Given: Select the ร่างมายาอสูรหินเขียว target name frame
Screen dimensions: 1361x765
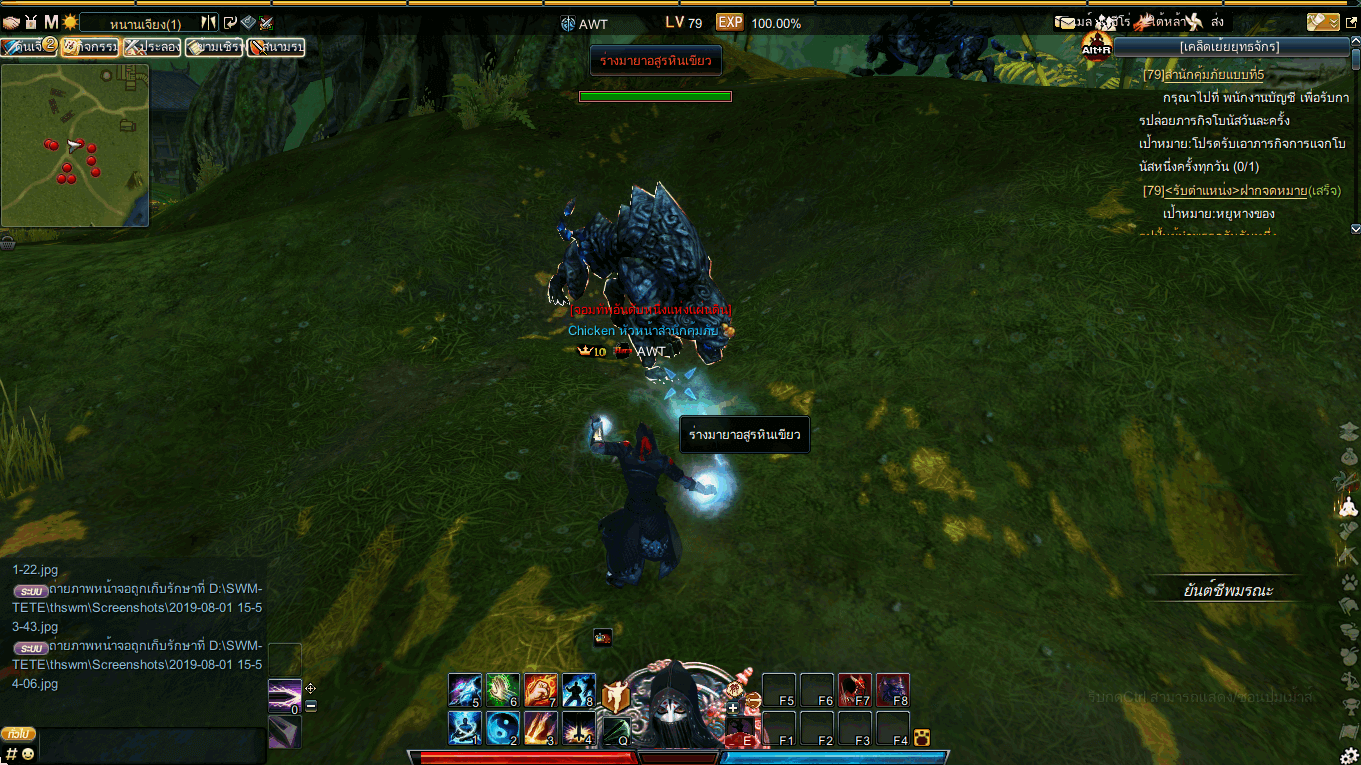Looking at the screenshot, I should pyautogui.click(x=656, y=62).
